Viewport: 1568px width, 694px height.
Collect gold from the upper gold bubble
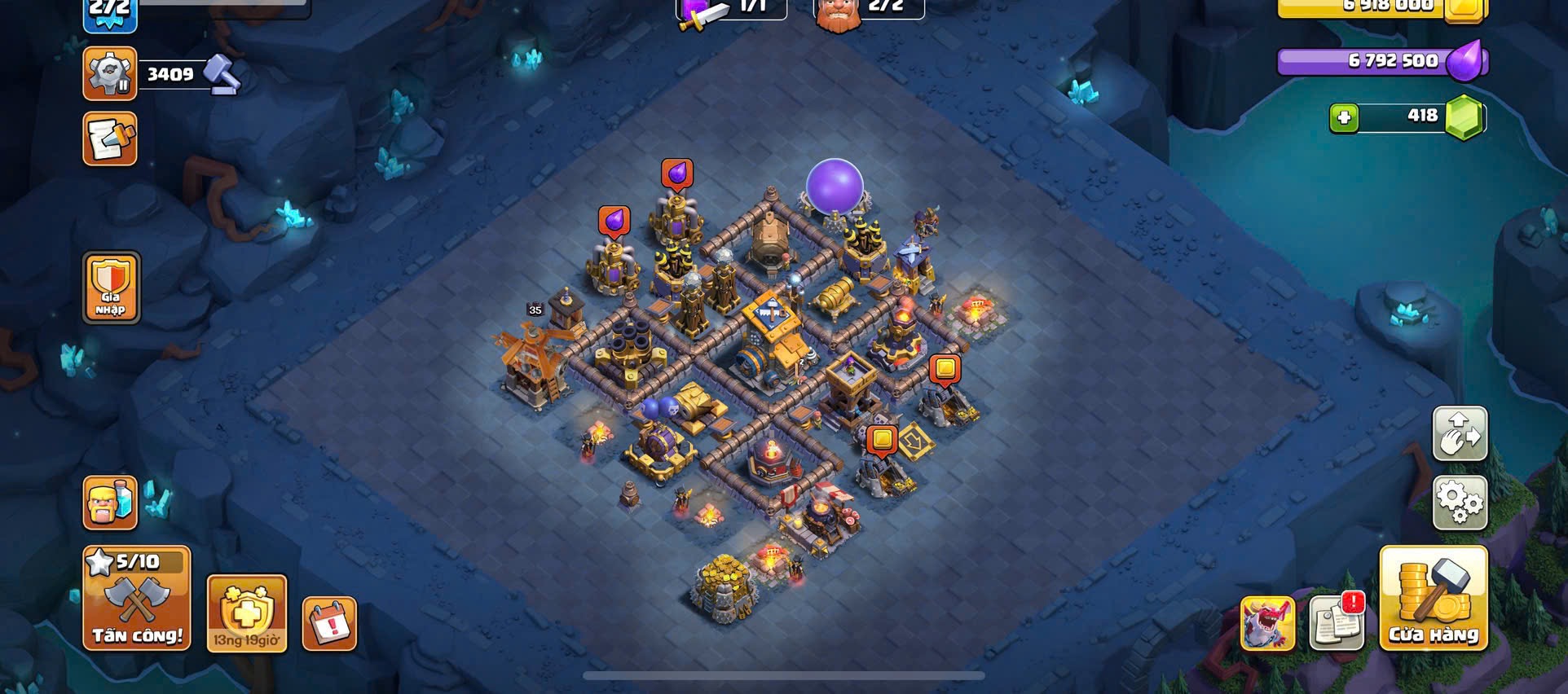pos(945,370)
